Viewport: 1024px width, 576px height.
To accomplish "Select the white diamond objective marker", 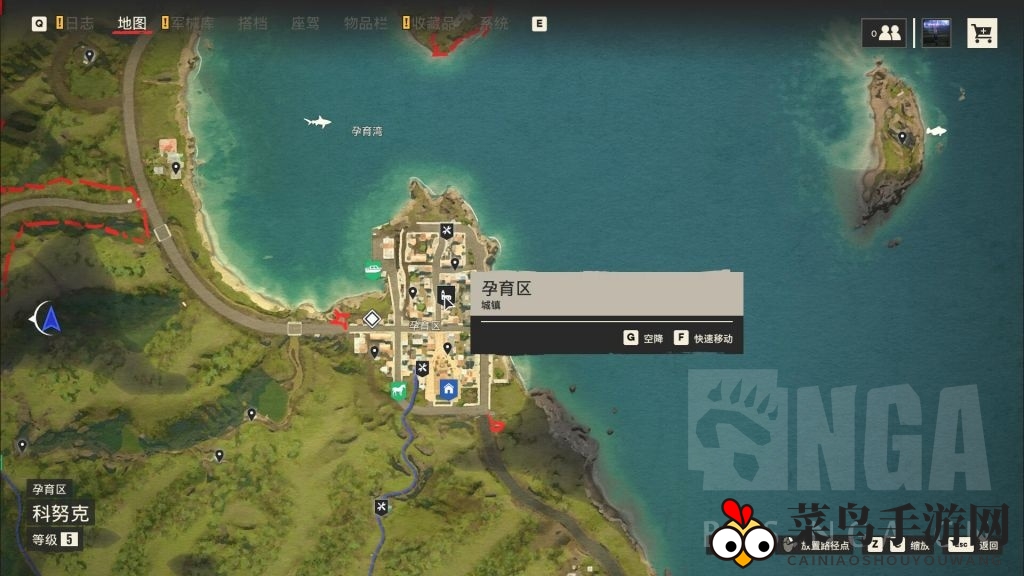I will pyautogui.click(x=371, y=319).
